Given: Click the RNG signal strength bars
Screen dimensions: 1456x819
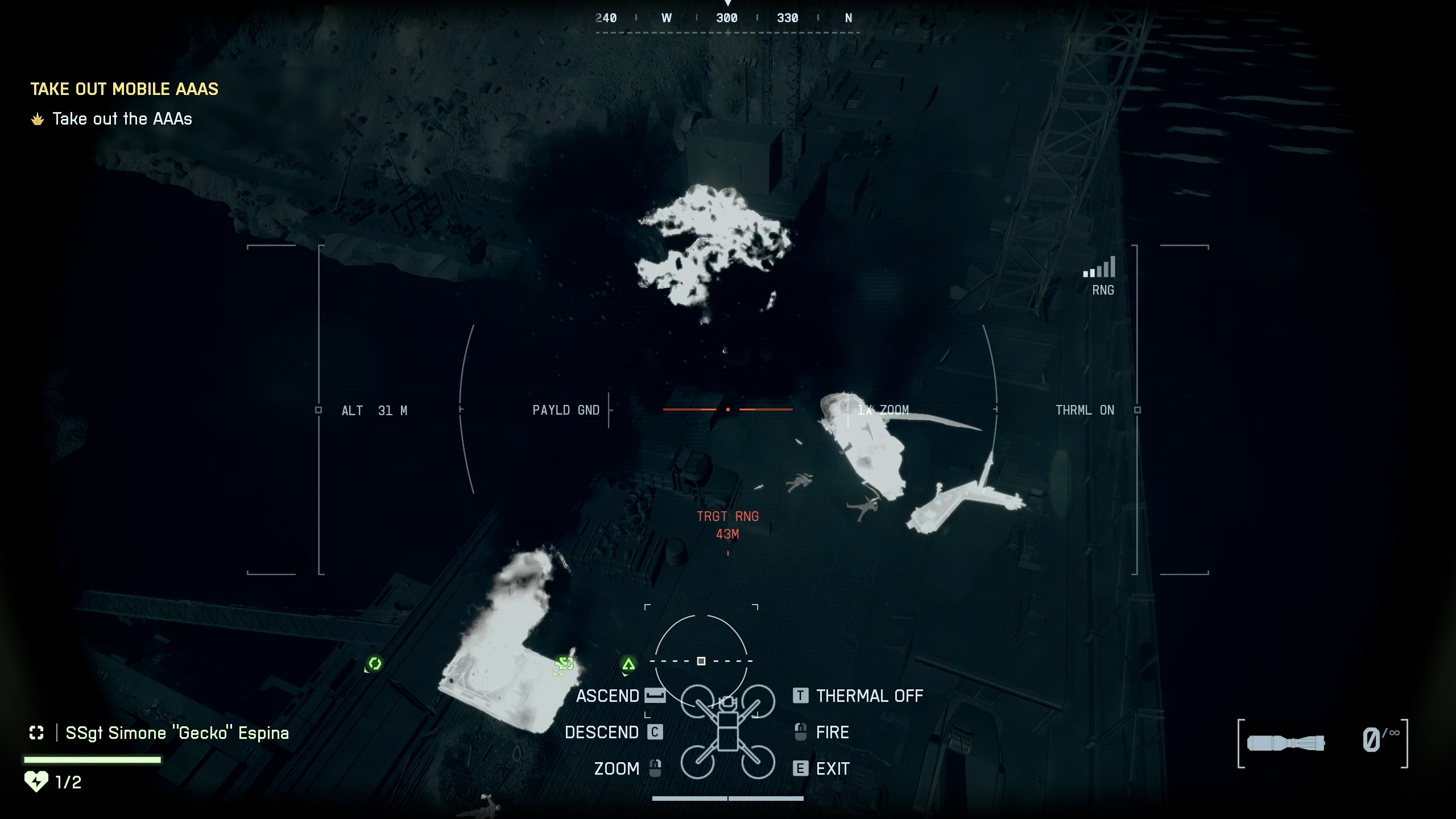Looking at the screenshot, I should click(1099, 267).
